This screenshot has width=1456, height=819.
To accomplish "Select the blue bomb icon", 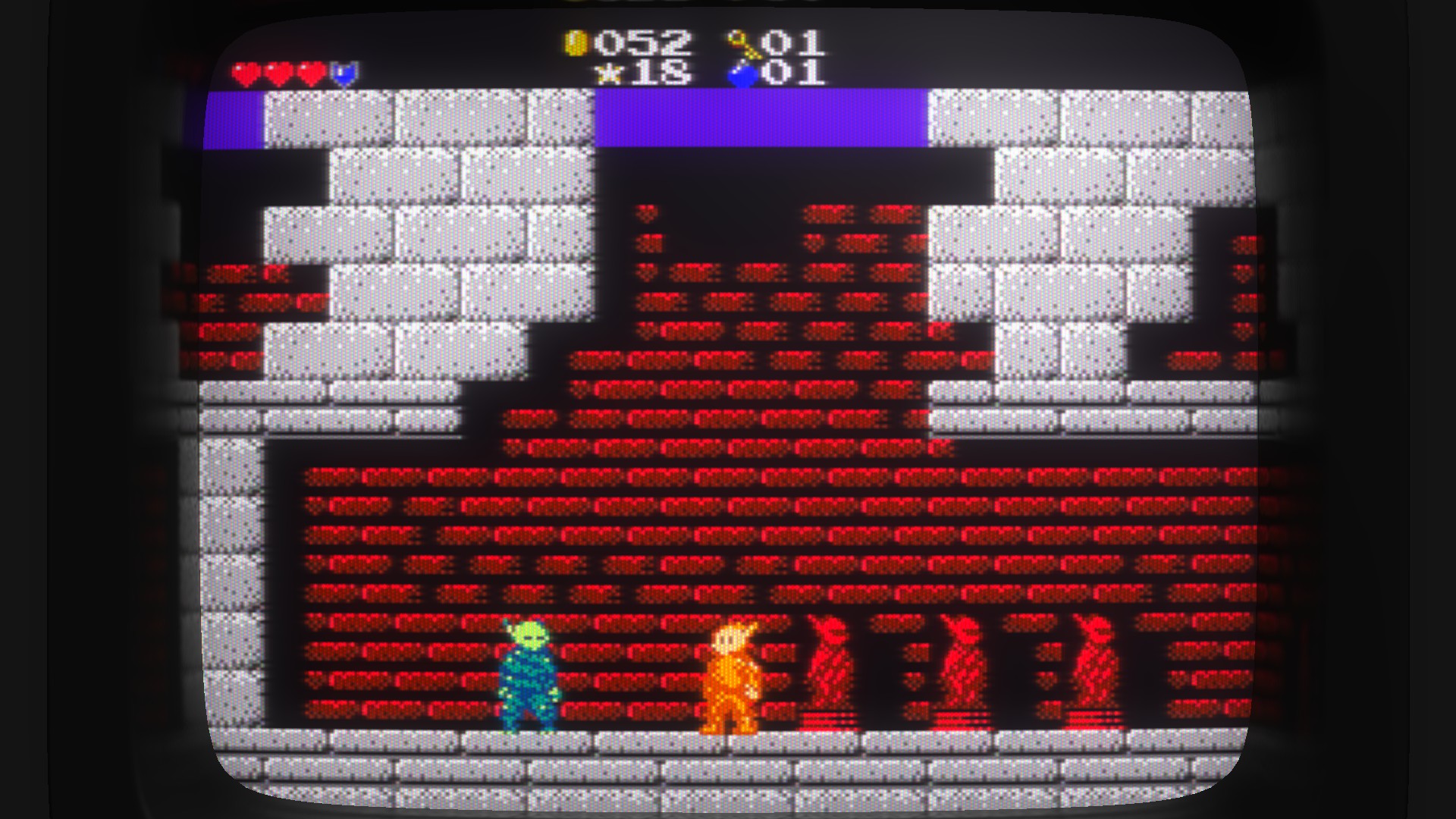I will [x=742, y=75].
